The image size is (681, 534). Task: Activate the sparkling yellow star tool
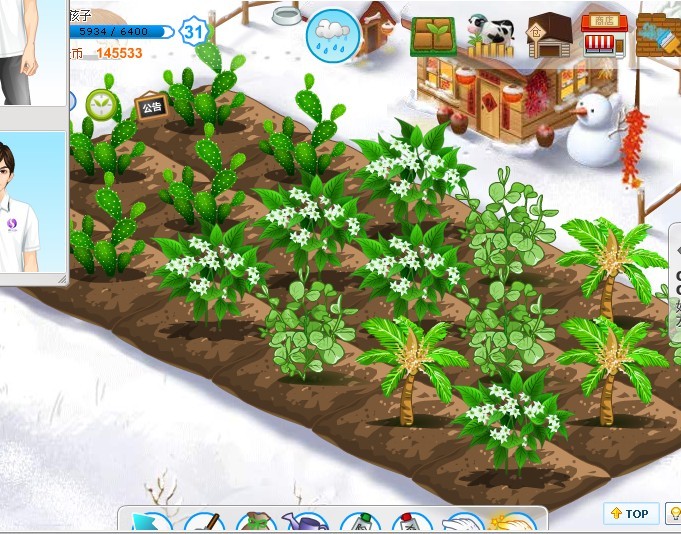click(x=513, y=524)
